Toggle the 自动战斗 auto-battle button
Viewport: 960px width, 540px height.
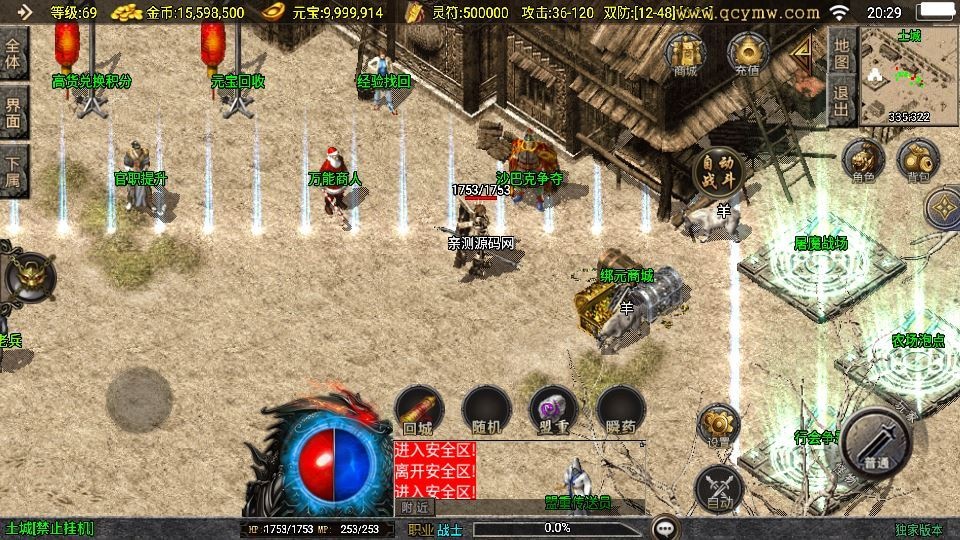(720, 171)
